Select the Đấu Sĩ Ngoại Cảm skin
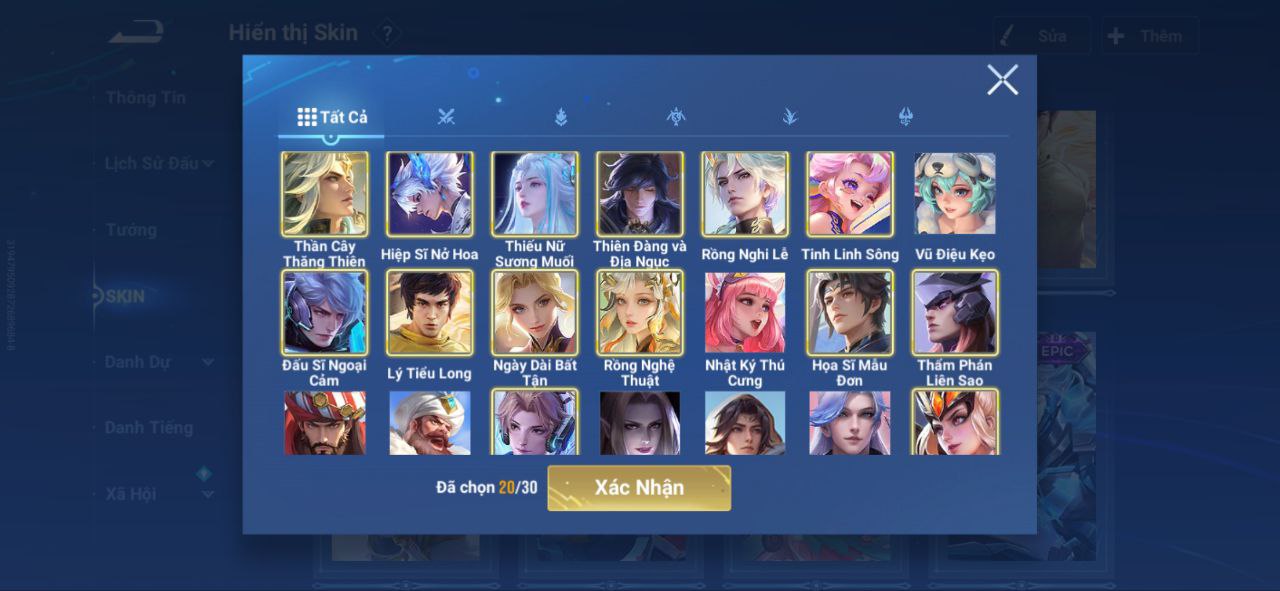This screenshot has height=591, width=1280. point(325,313)
